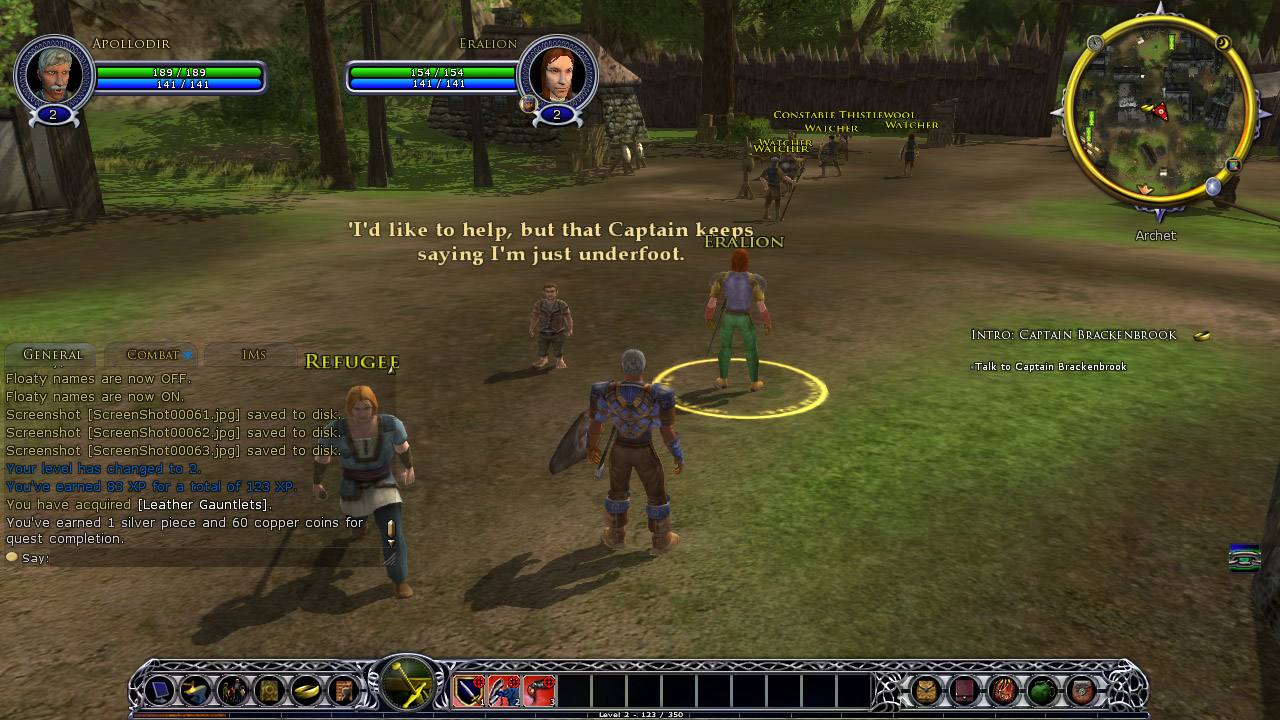This screenshot has width=1280, height=720.
Task: Select the Intro: Captain Brackenbrook quest tracker
Action: tap(1073, 335)
